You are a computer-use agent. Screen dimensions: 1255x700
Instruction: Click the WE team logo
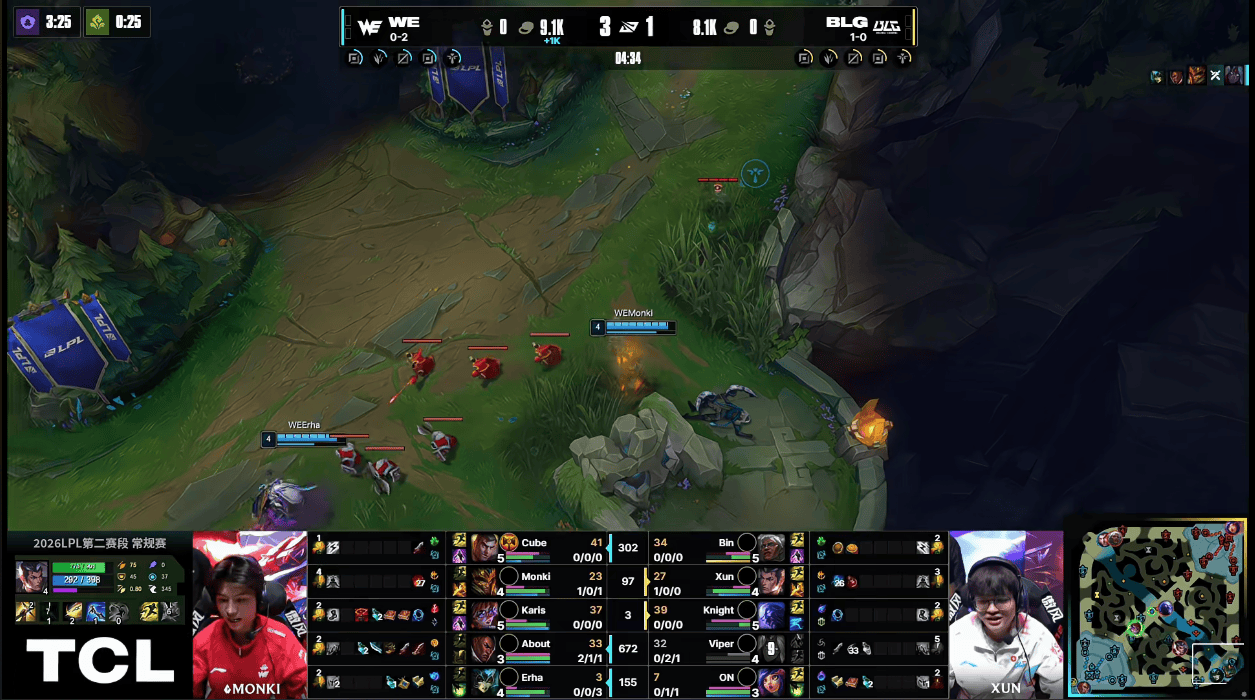(369, 27)
